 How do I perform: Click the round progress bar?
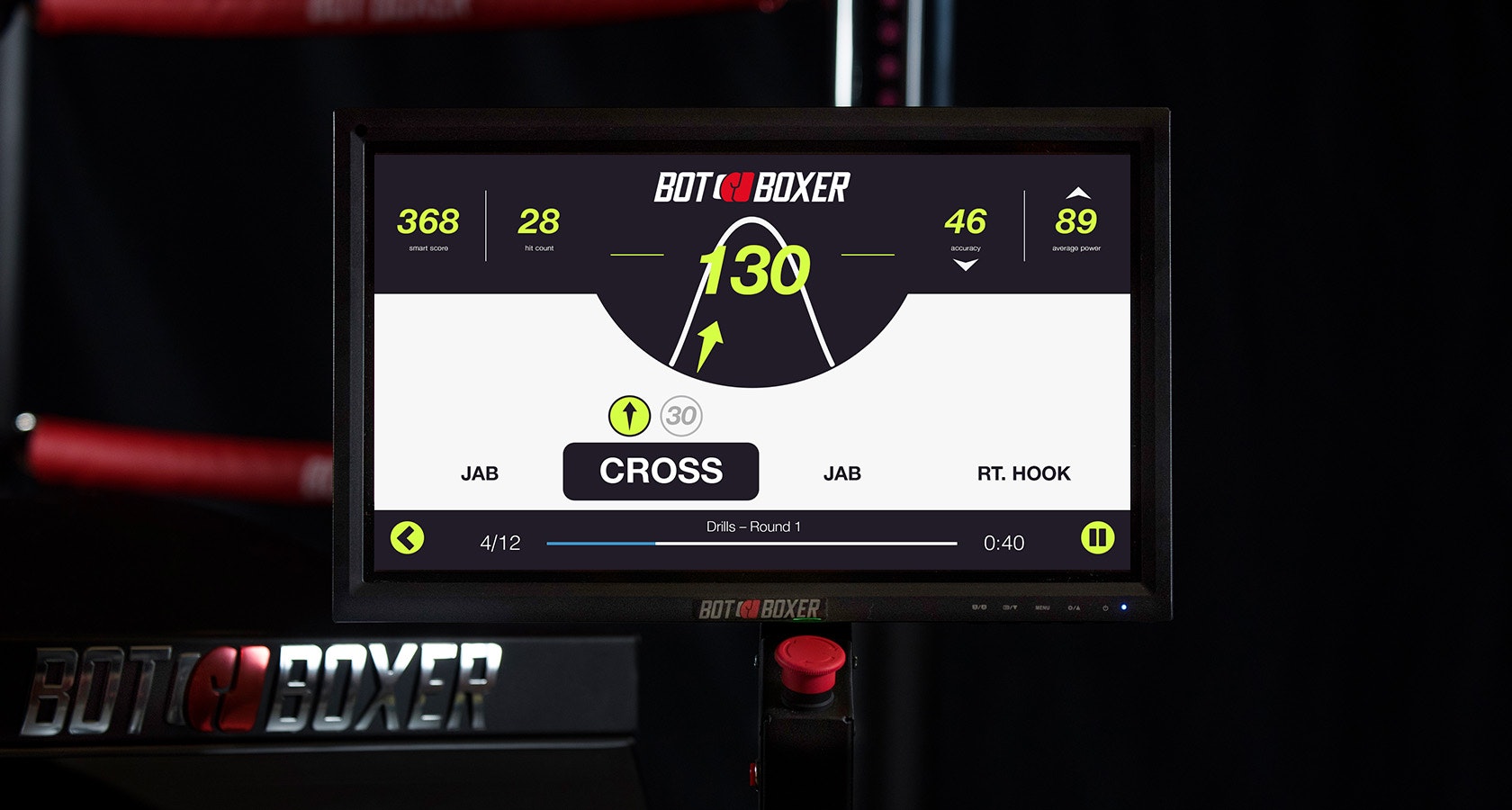click(751, 544)
